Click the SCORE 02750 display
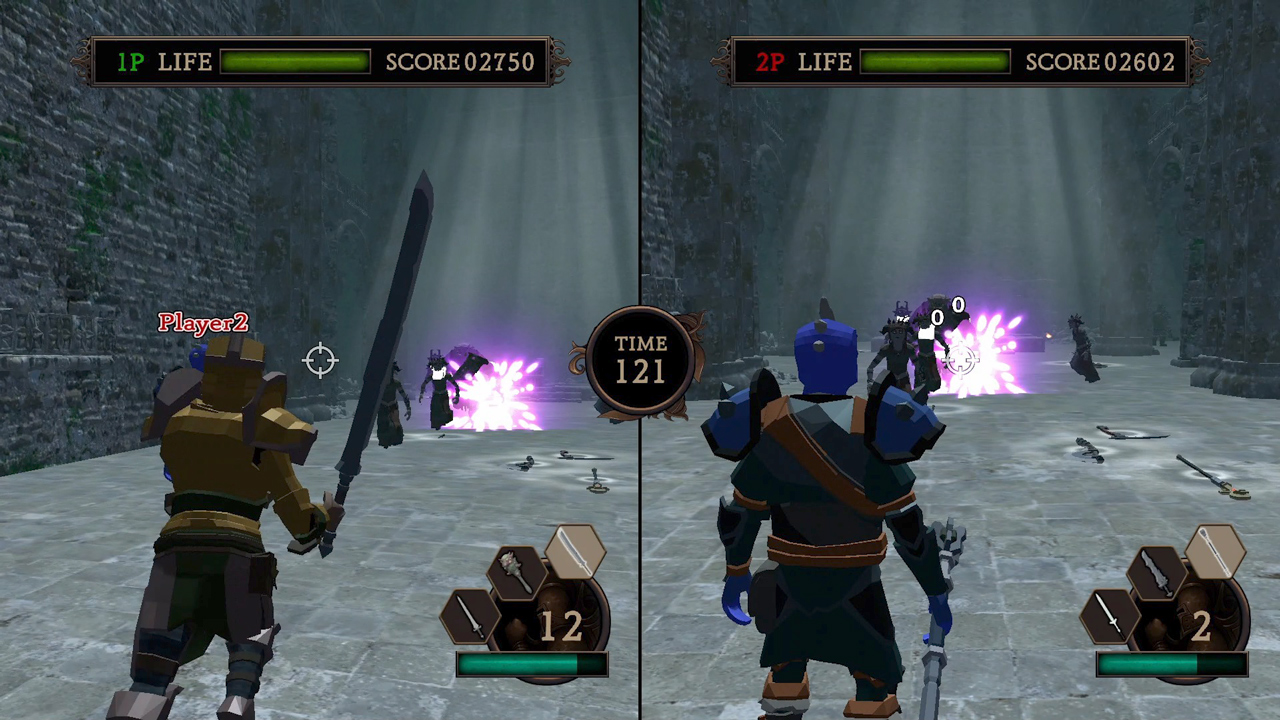The image size is (1280, 720). click(x=459, y=62)
